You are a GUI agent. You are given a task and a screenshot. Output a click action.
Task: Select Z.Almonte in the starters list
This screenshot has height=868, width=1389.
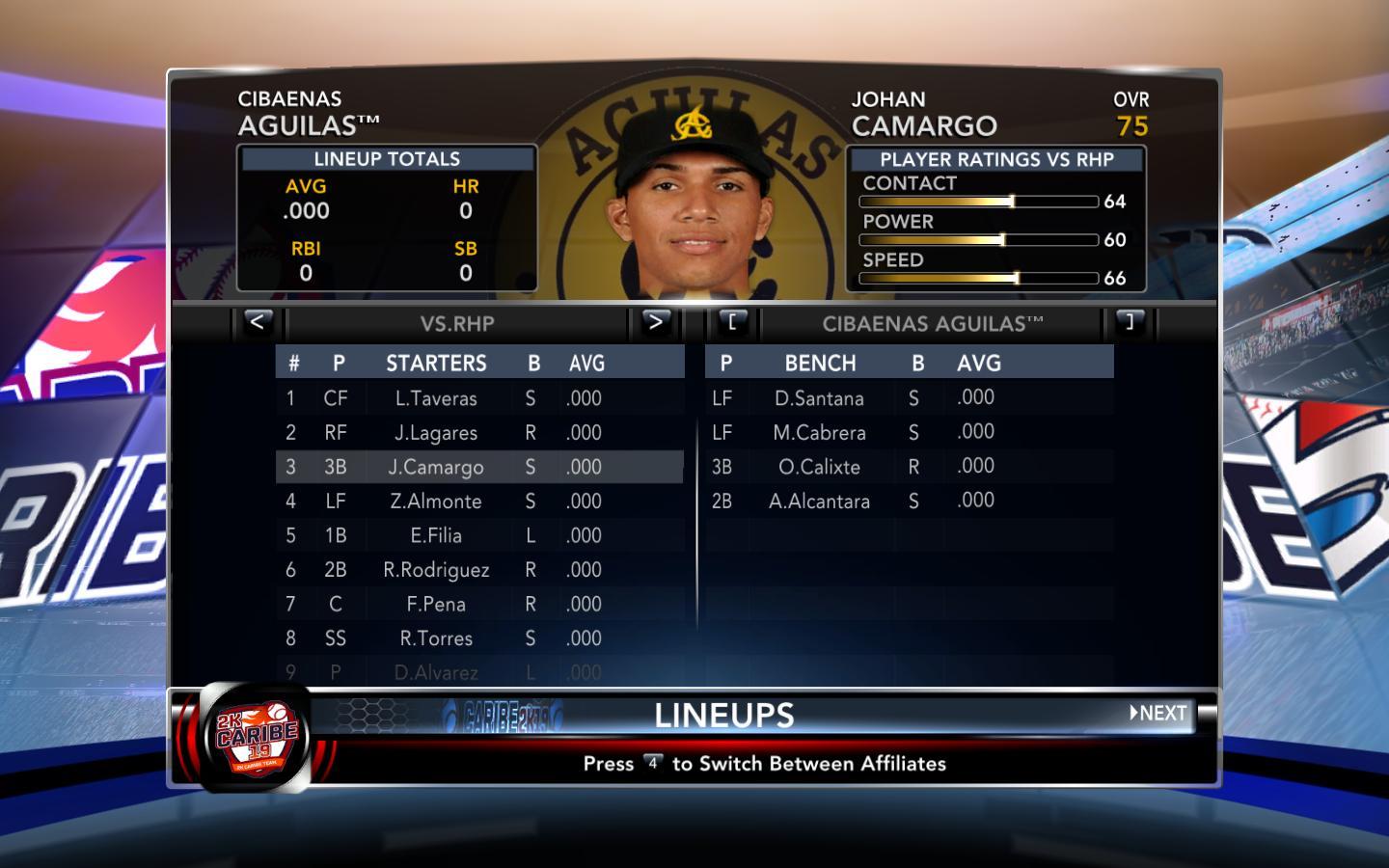[x=436, y=502]
